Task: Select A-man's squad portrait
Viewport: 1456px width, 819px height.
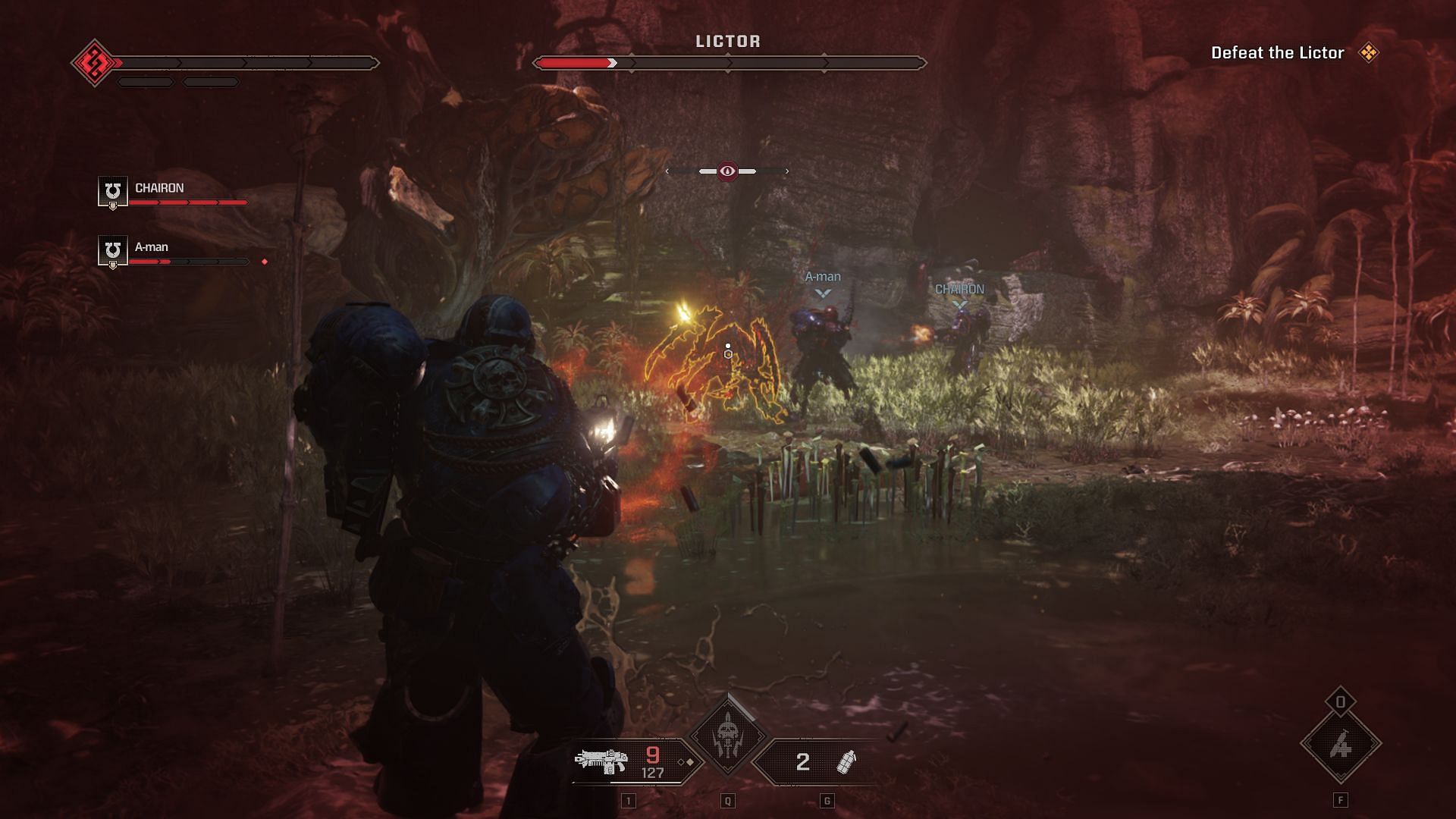Action: [112, 250]
